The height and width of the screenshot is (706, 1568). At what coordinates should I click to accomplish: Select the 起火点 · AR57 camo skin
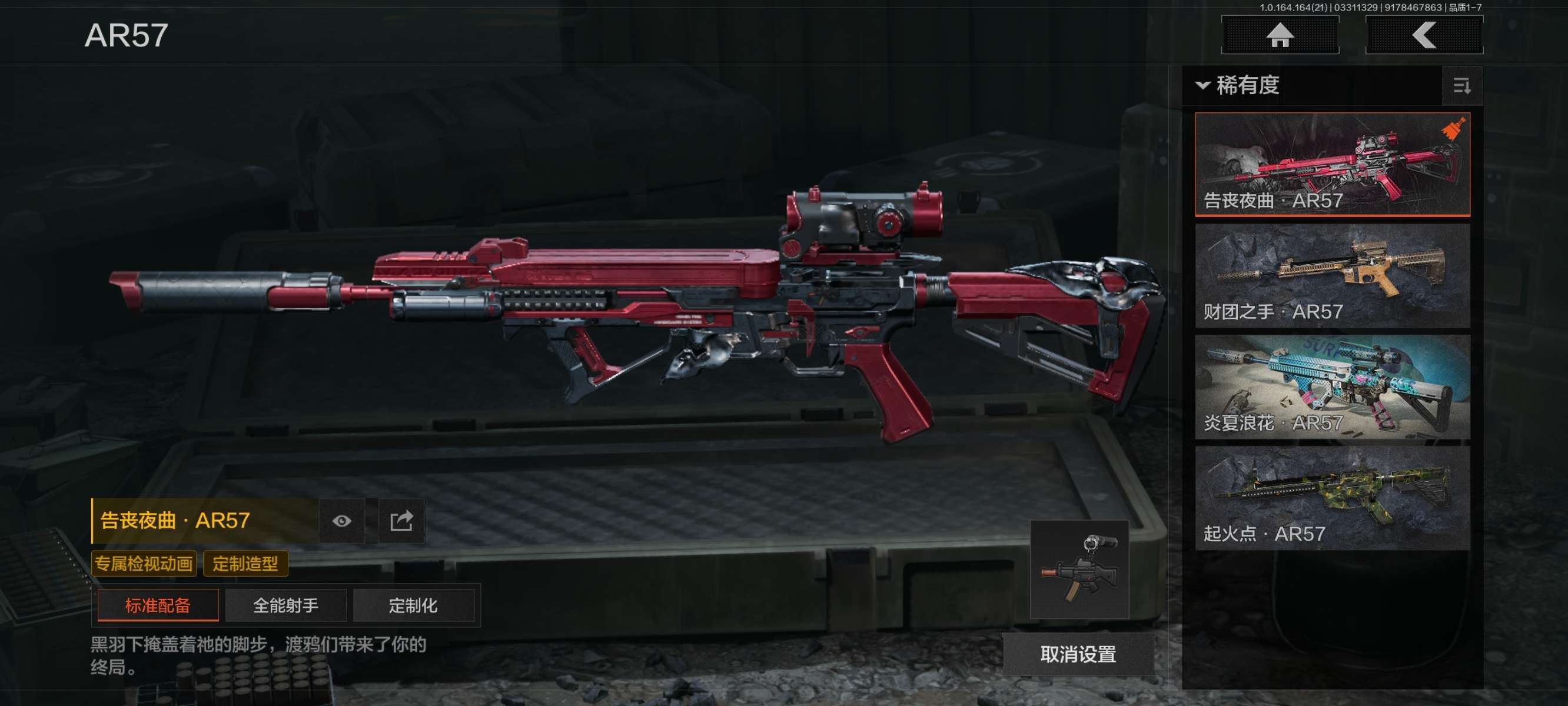tap(1333, 498)
